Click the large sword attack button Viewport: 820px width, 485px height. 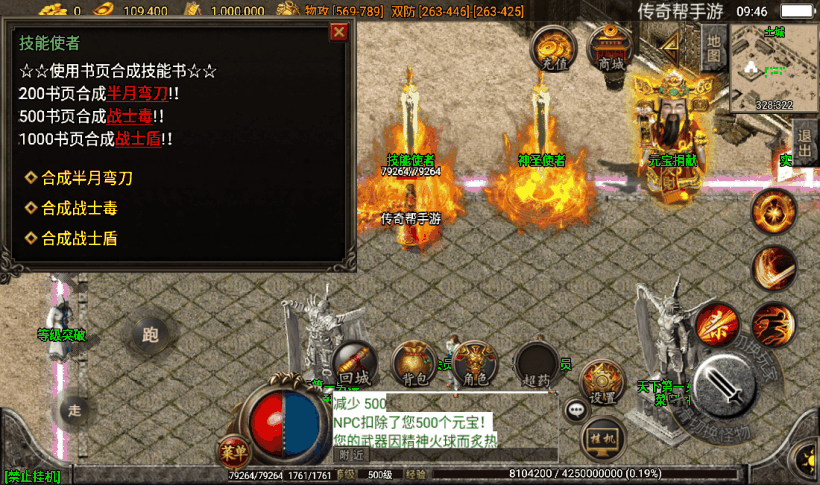click(725, 384)
